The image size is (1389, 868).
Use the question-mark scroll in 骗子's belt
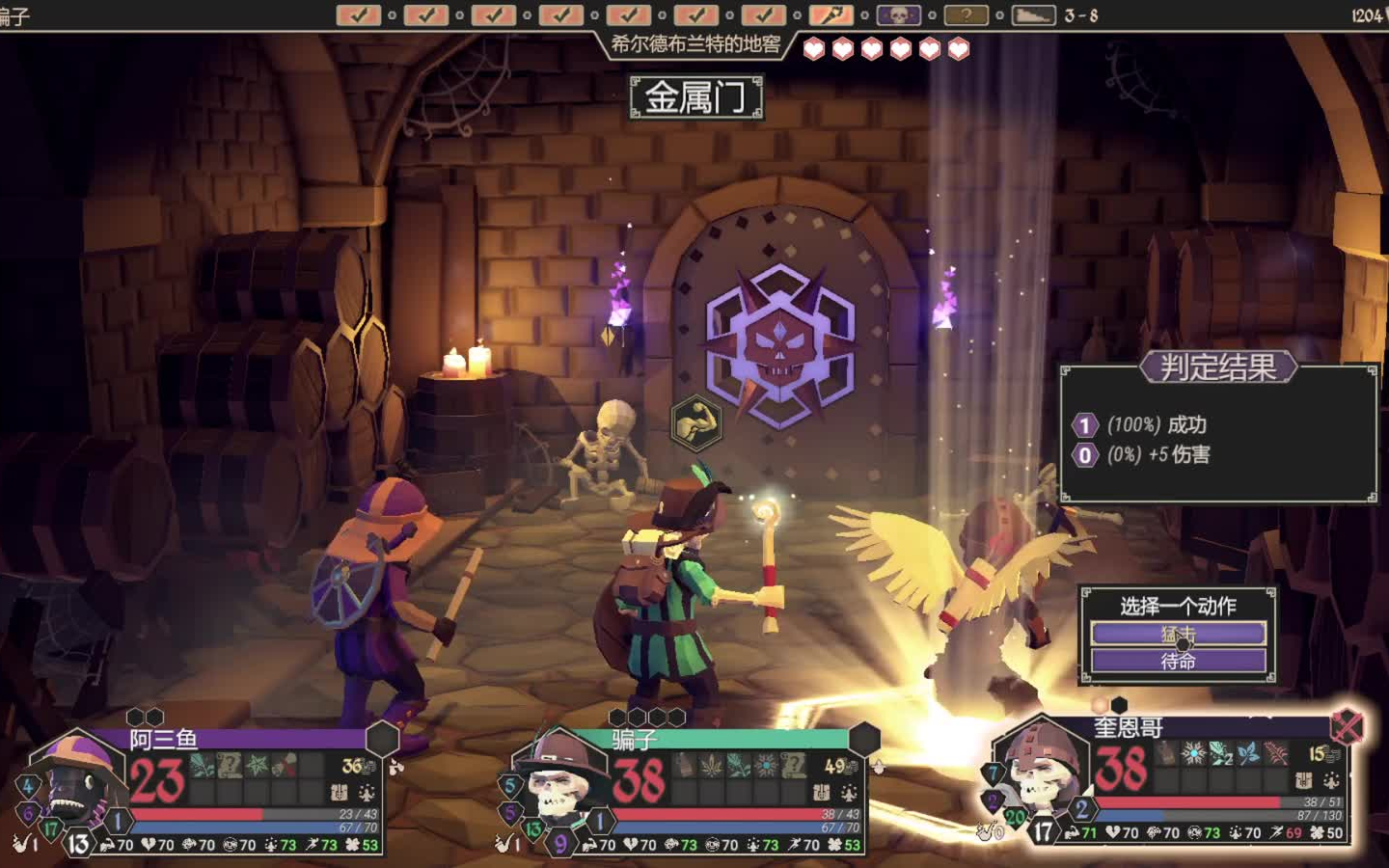[x=793, y=766]
